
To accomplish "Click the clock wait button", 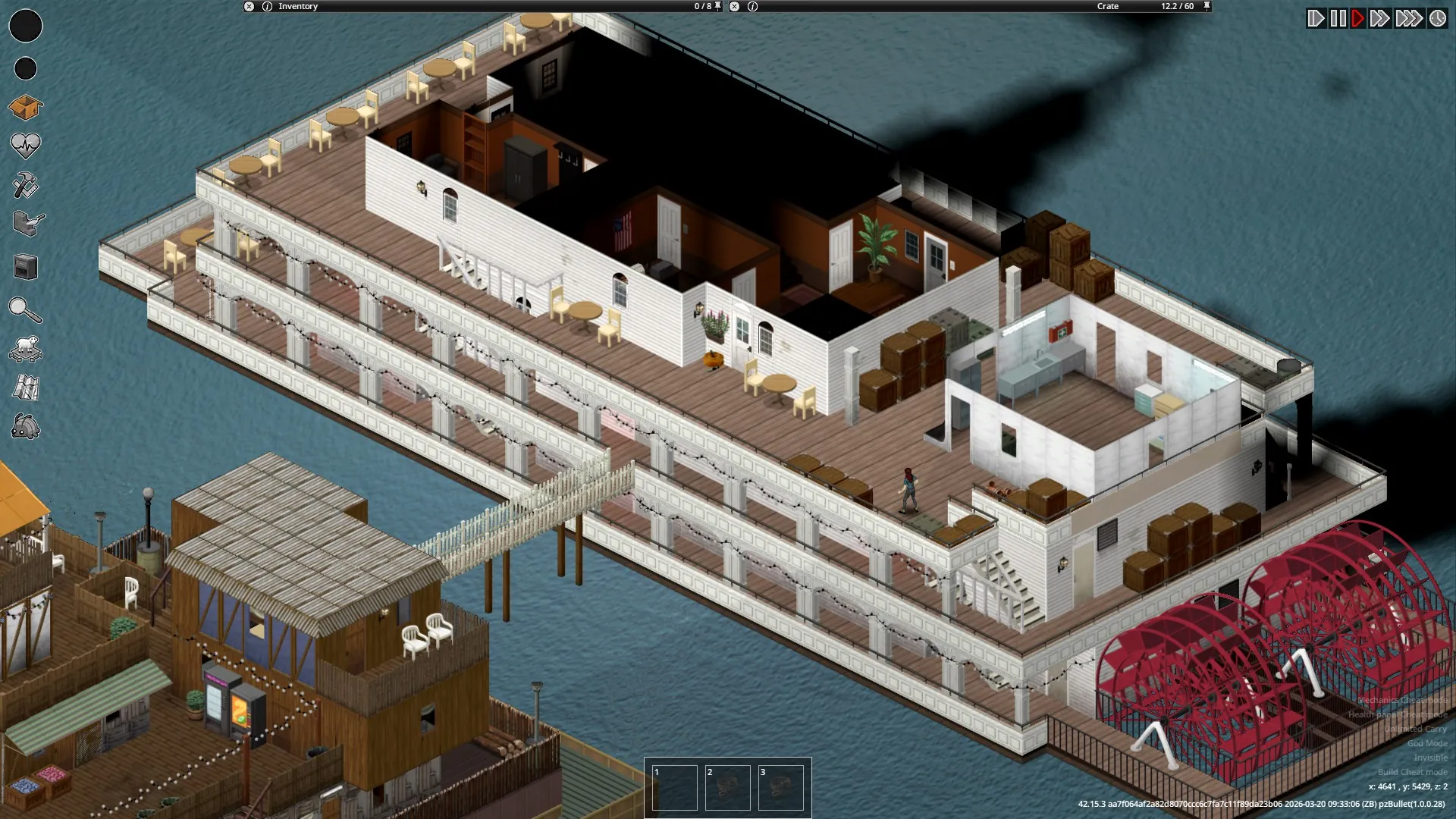I will tap(1438, 18).
